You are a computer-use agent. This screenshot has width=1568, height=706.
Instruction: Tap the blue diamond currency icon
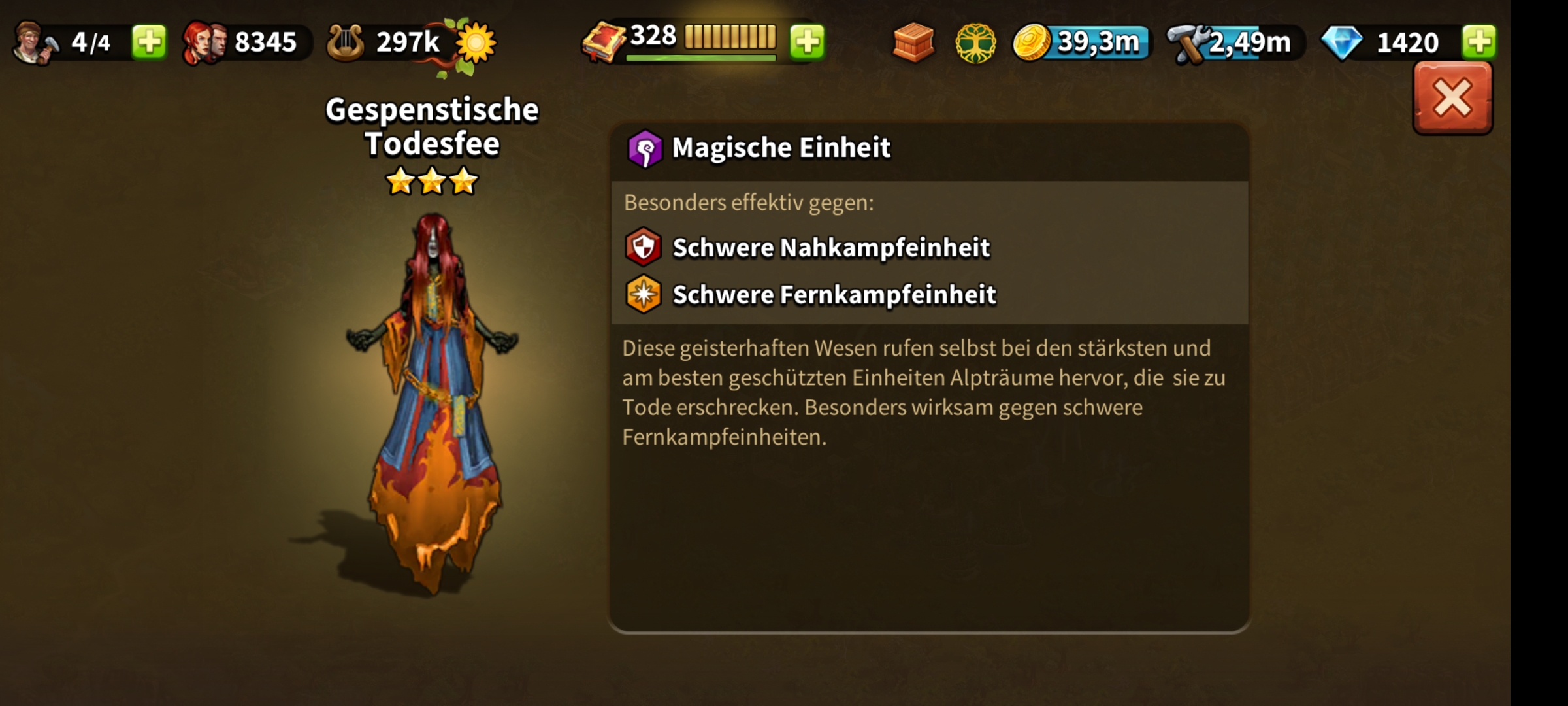tap(1342, 43)
